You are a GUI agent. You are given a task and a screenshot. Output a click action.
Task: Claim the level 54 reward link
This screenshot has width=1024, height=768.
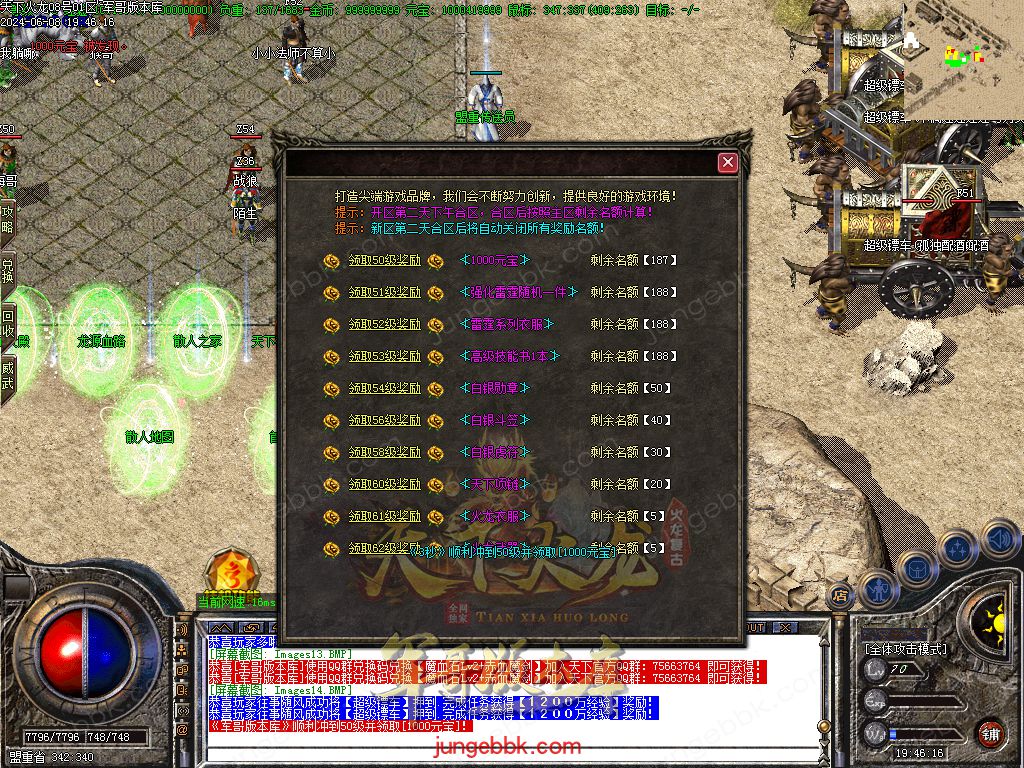pos(384,388)
